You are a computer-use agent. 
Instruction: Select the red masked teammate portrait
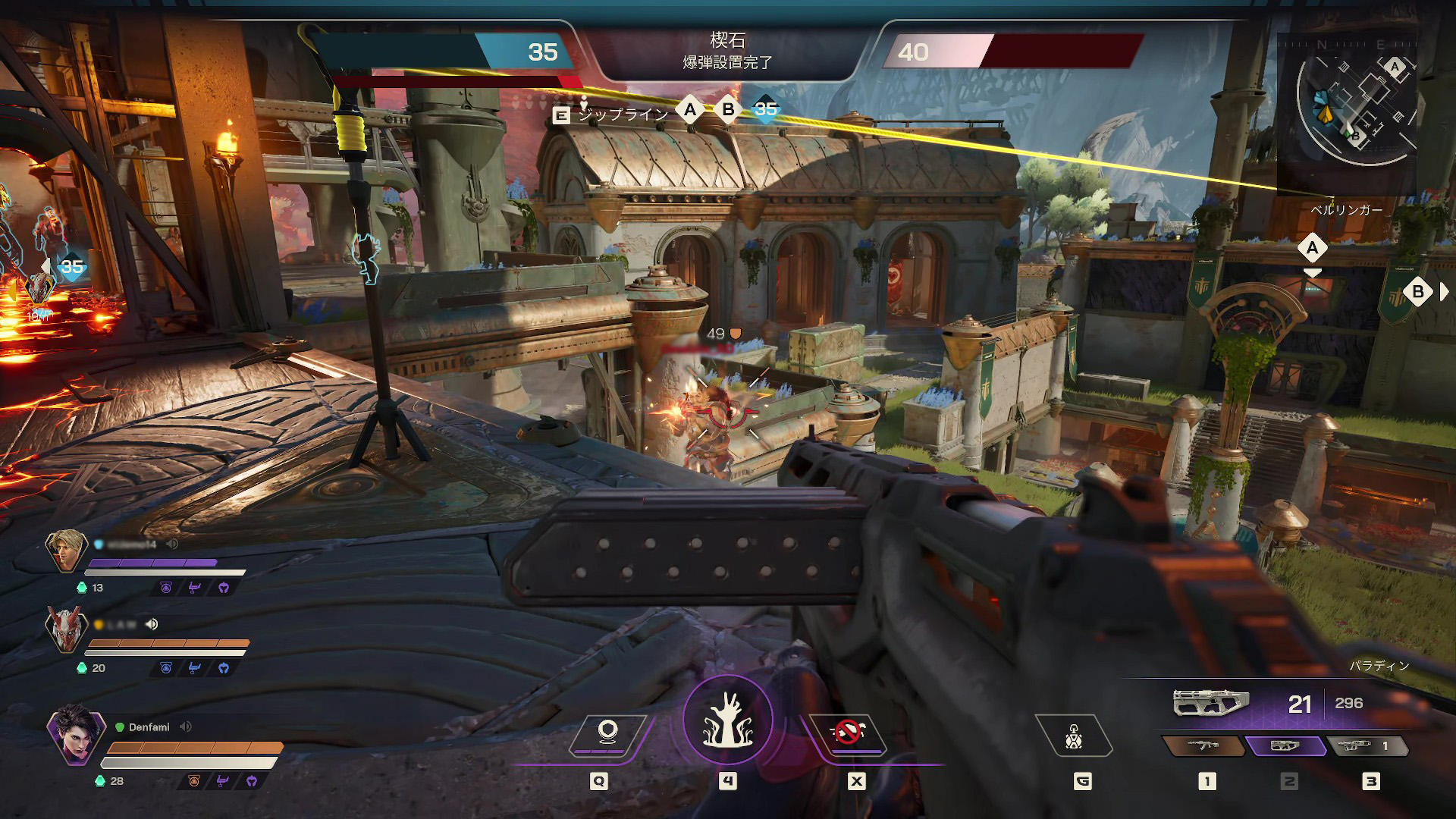(66, 629)
